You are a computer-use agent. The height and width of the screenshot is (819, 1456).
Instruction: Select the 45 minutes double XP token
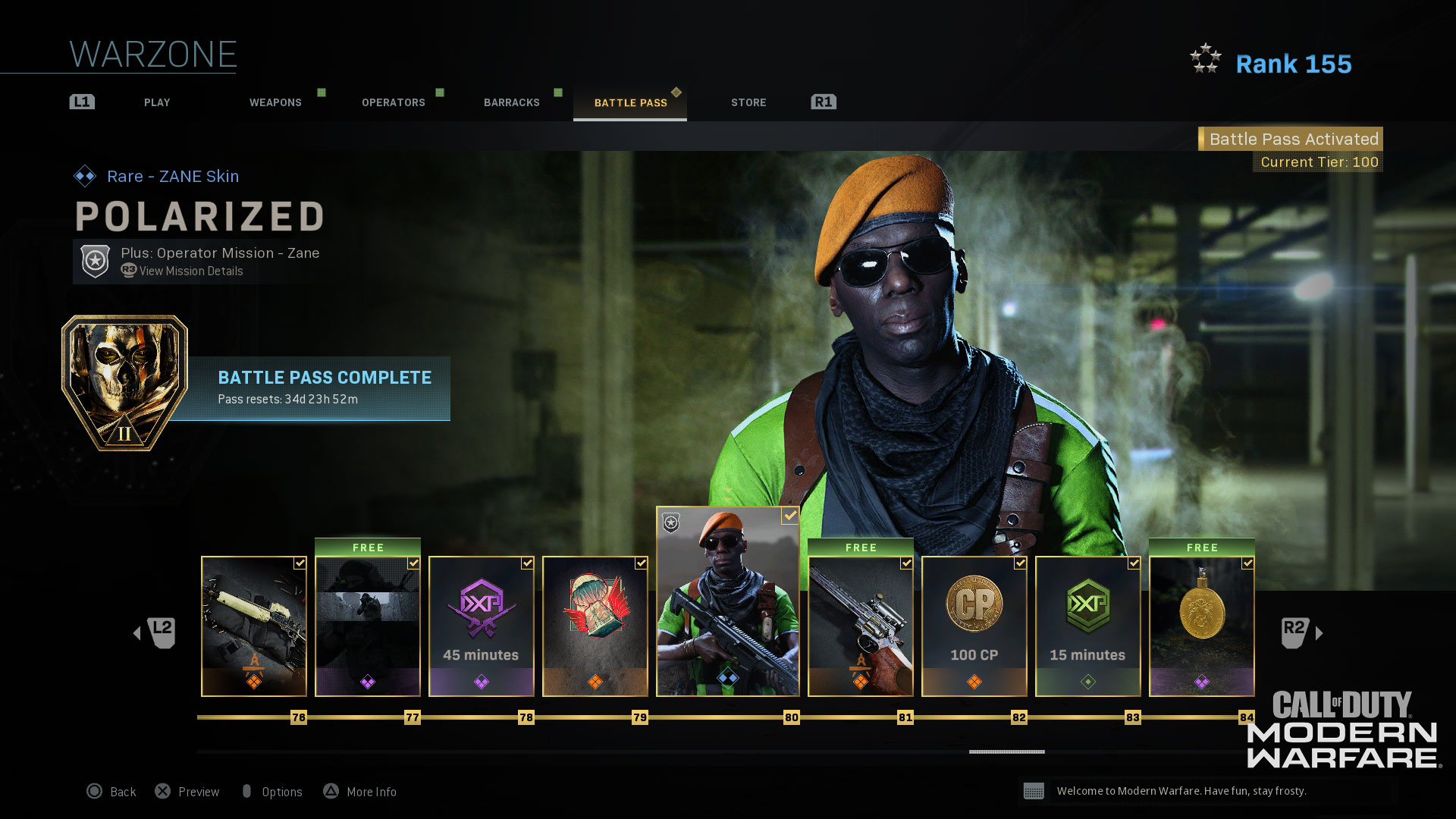click(x=482, y=626)
